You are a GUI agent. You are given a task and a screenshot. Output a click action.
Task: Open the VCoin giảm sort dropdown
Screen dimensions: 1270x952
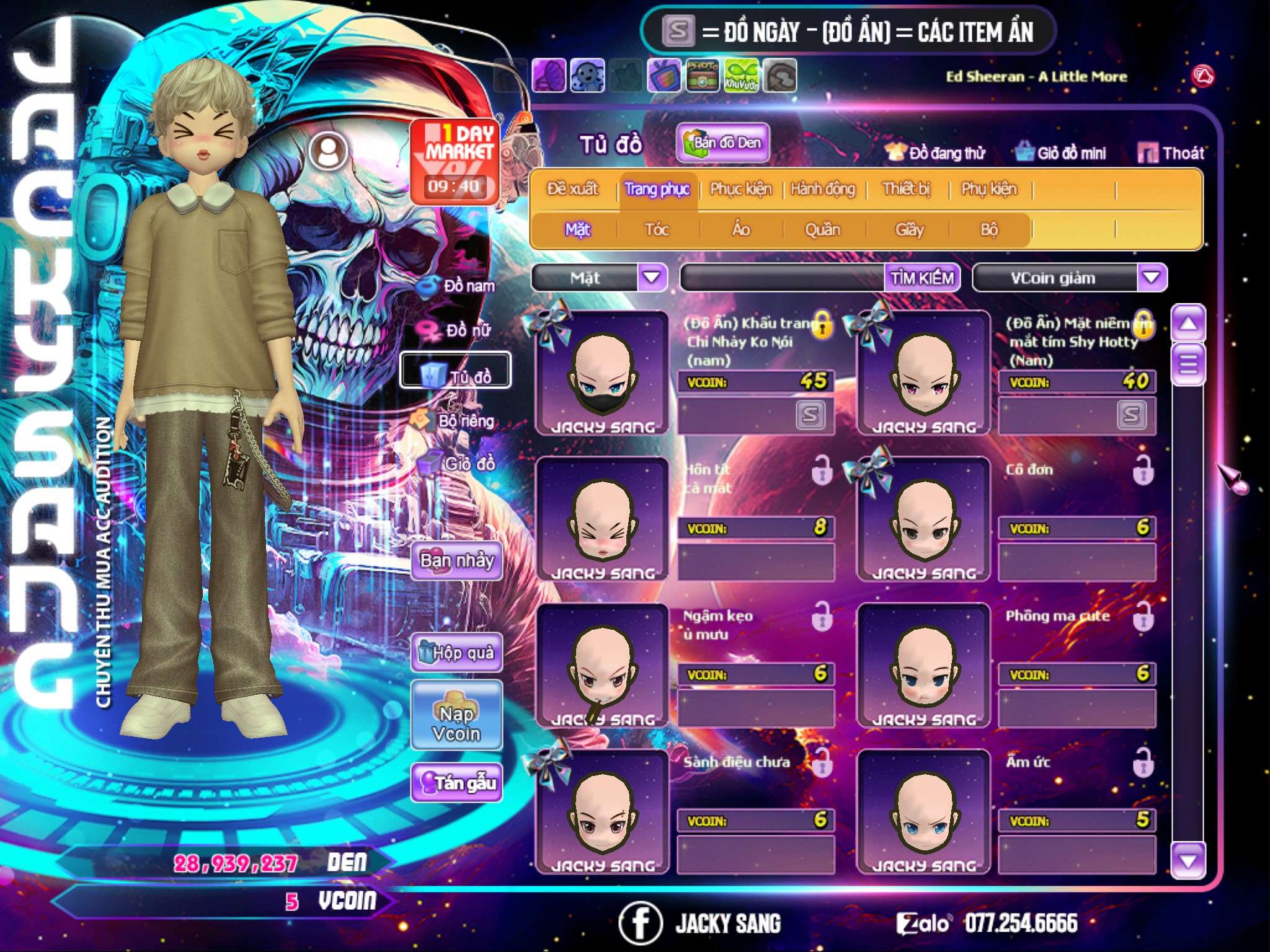point(1152,278)
